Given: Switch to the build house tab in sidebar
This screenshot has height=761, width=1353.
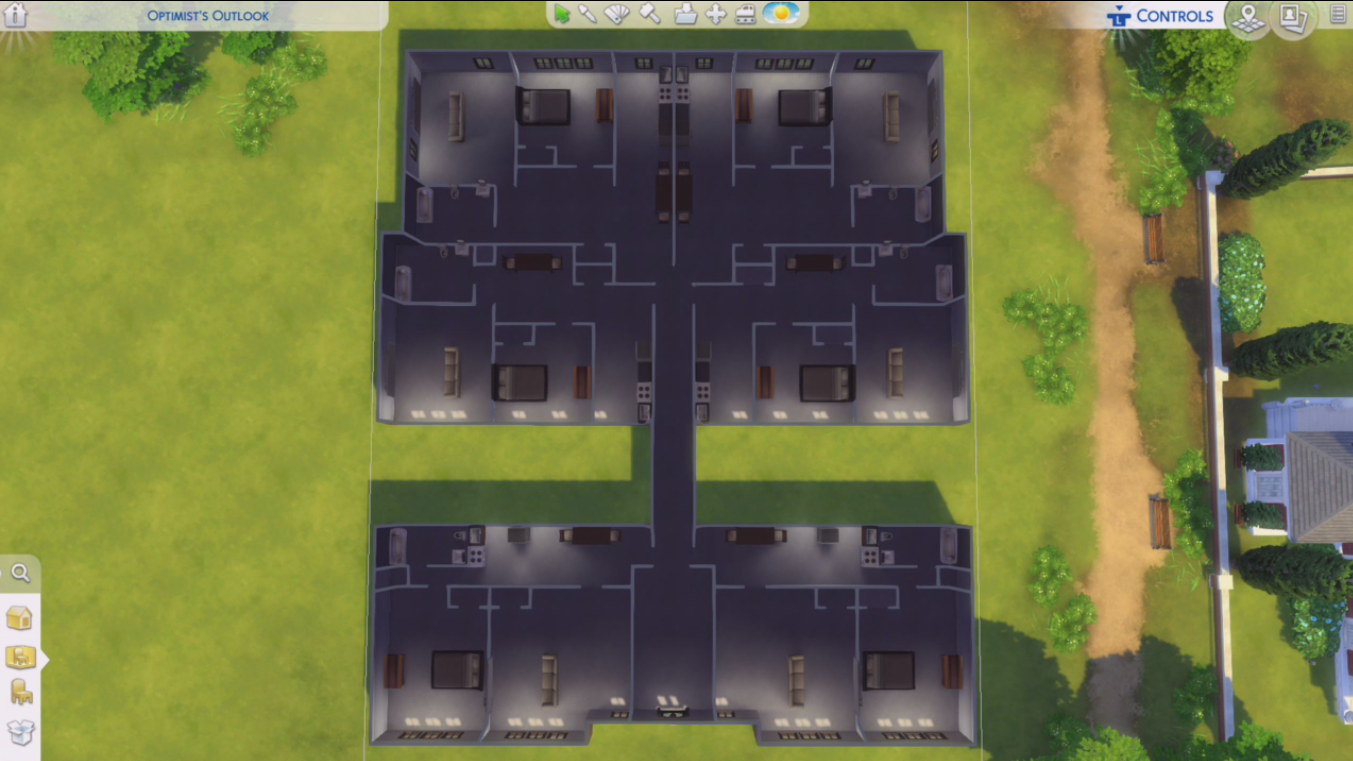Looking at the screenshot, I should 20,618.
